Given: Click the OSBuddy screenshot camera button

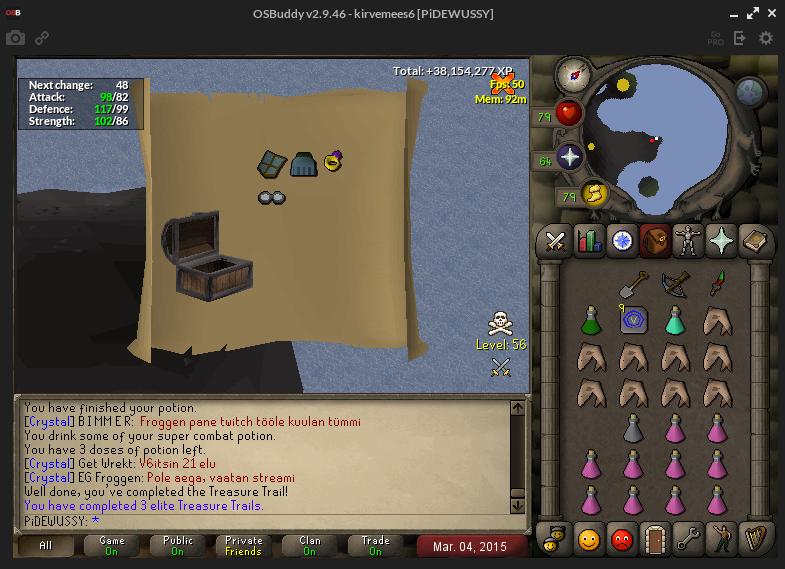Looking at the screenshot, I should coord(15,38).
